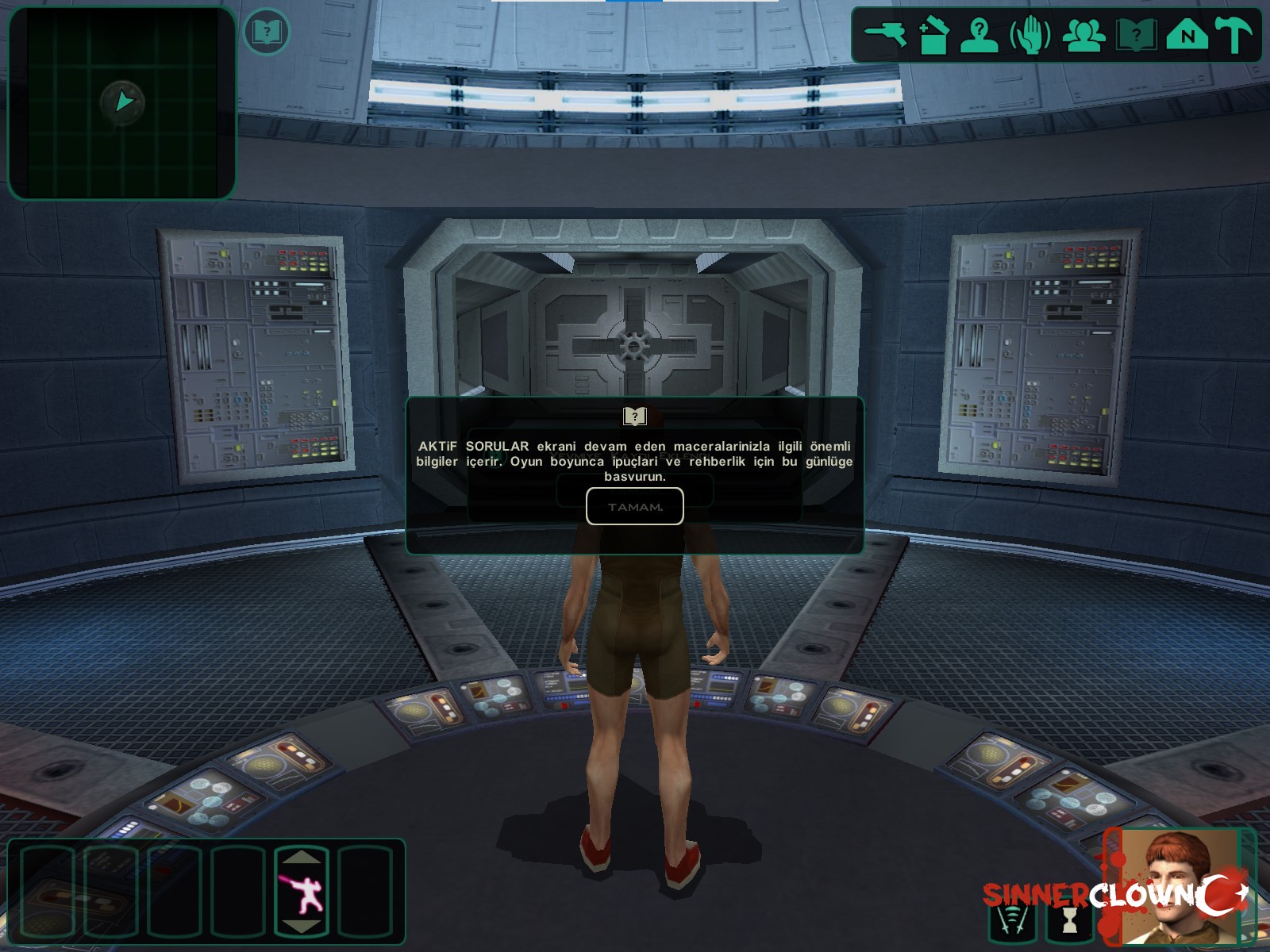Open the options hammer icon
The width and height of the screenshot is (1270, 952).
pyautogui.click(x=1233, y=36)
